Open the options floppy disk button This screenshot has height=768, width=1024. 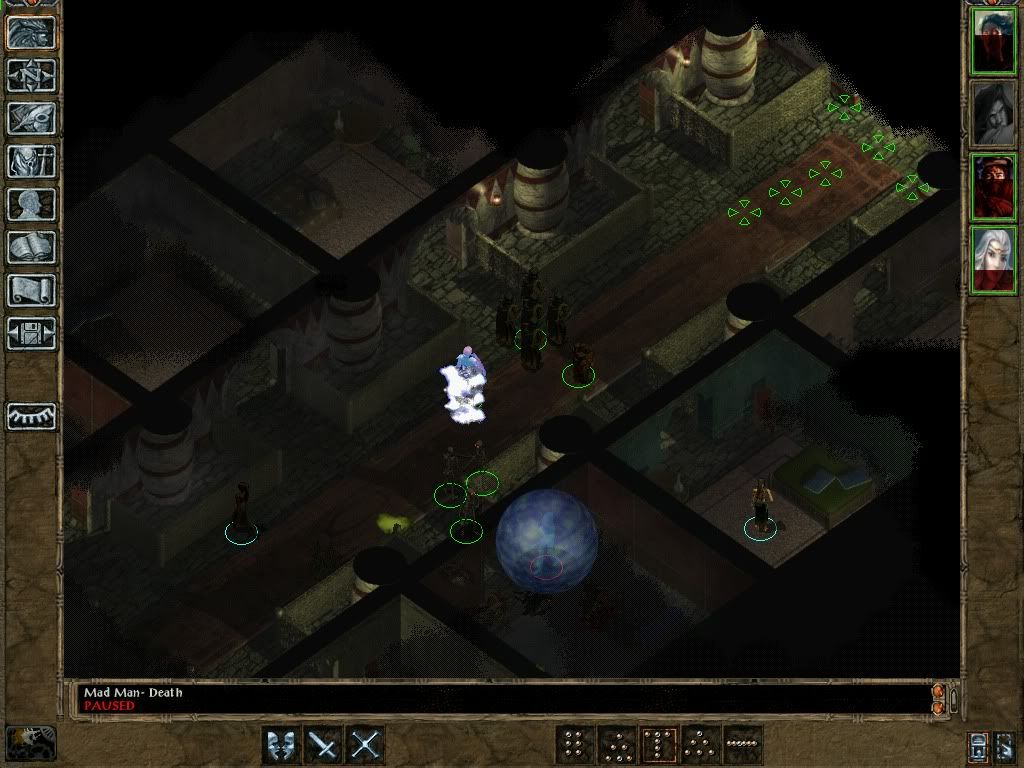[x=31, y=333]
